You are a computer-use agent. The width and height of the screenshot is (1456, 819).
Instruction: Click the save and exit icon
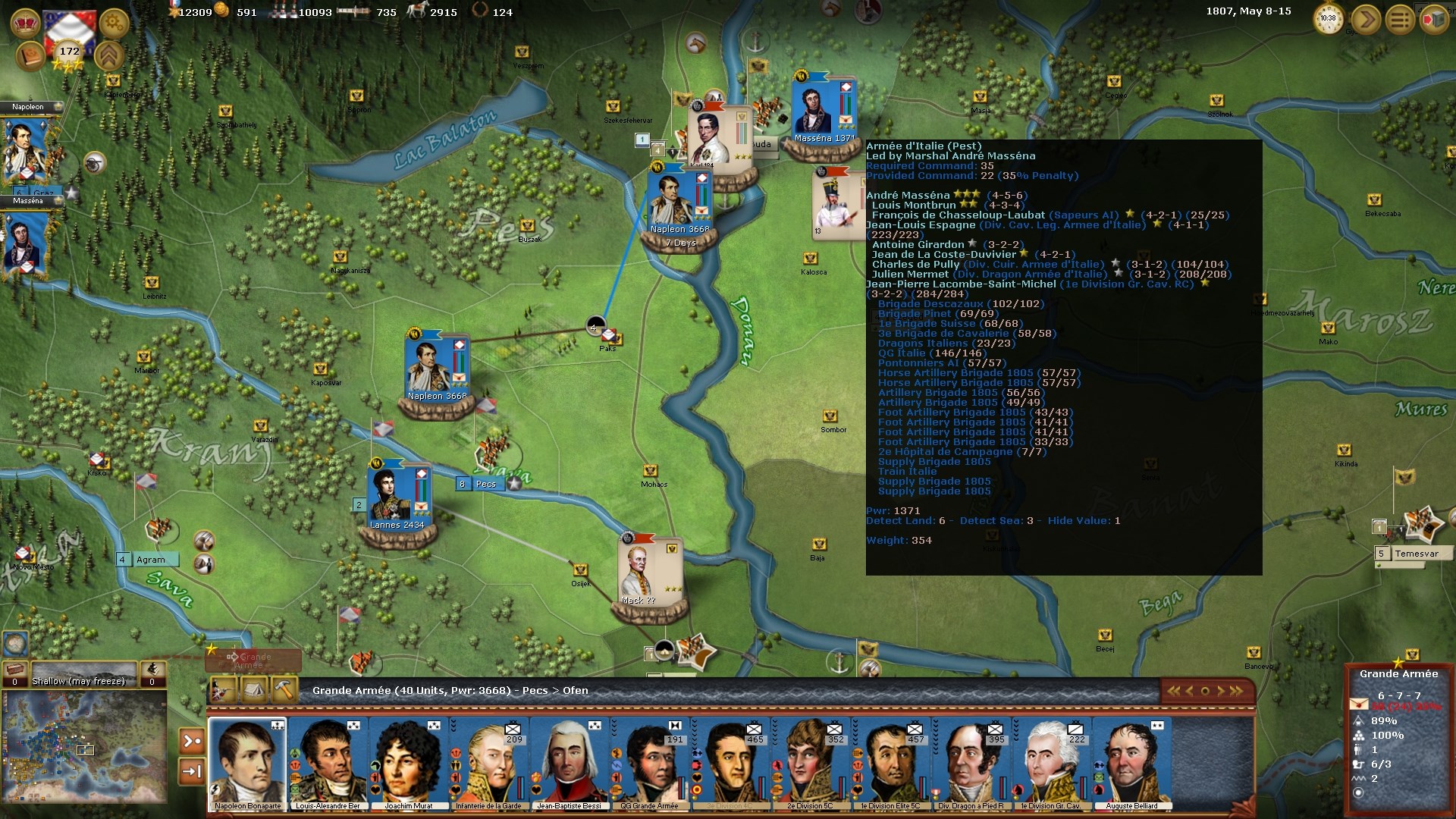[1433, 20]
